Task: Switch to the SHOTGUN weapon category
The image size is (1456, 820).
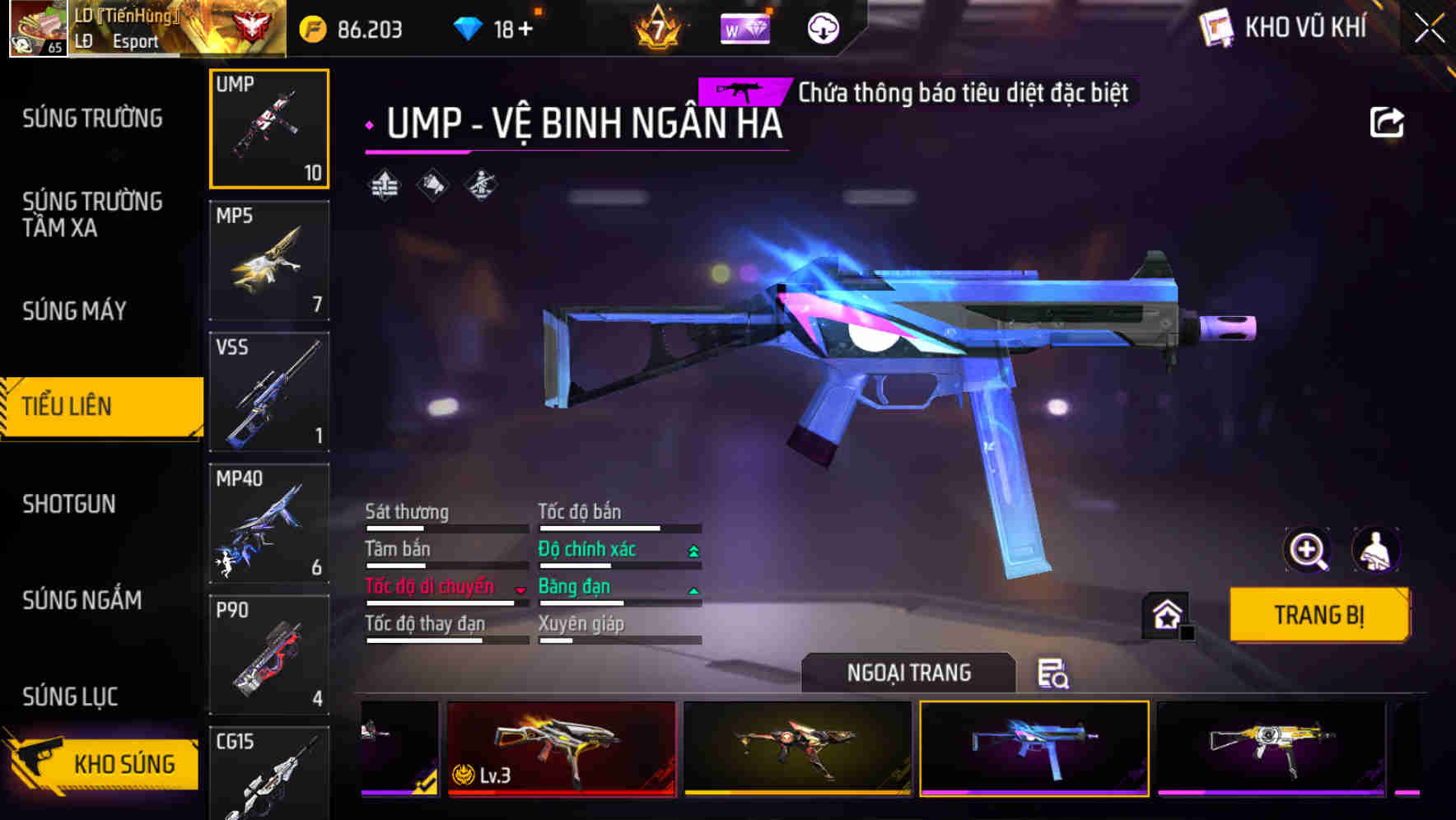Action: coord(69,504)
